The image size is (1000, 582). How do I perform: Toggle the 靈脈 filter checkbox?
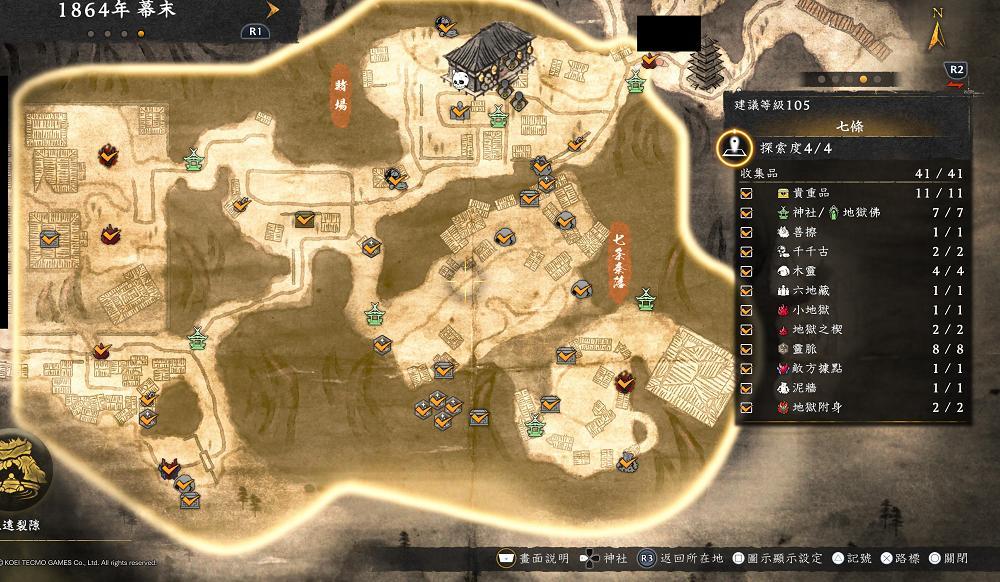point(746,349)
